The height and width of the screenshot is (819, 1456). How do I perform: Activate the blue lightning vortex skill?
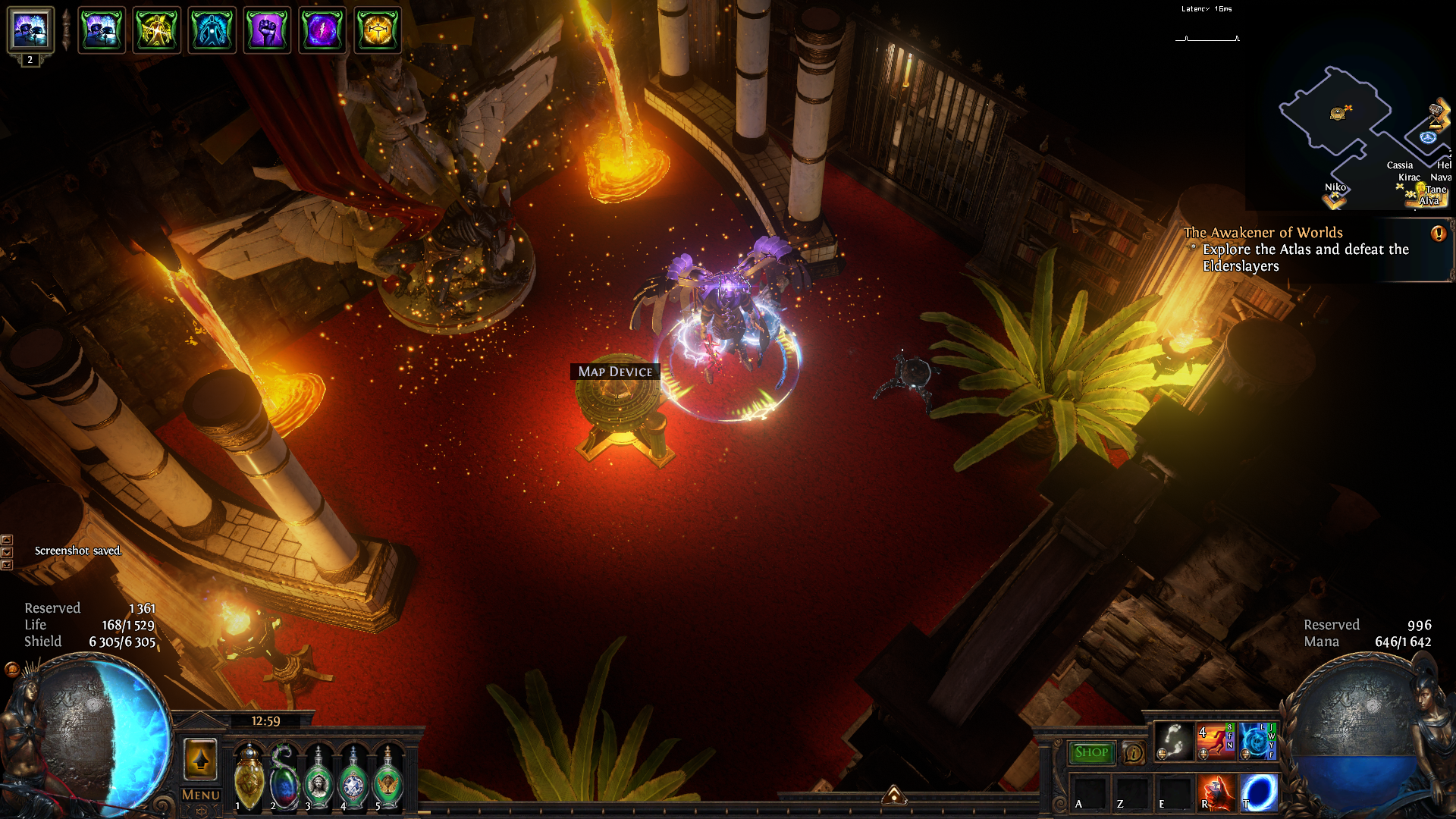[x=1257, y=741]
